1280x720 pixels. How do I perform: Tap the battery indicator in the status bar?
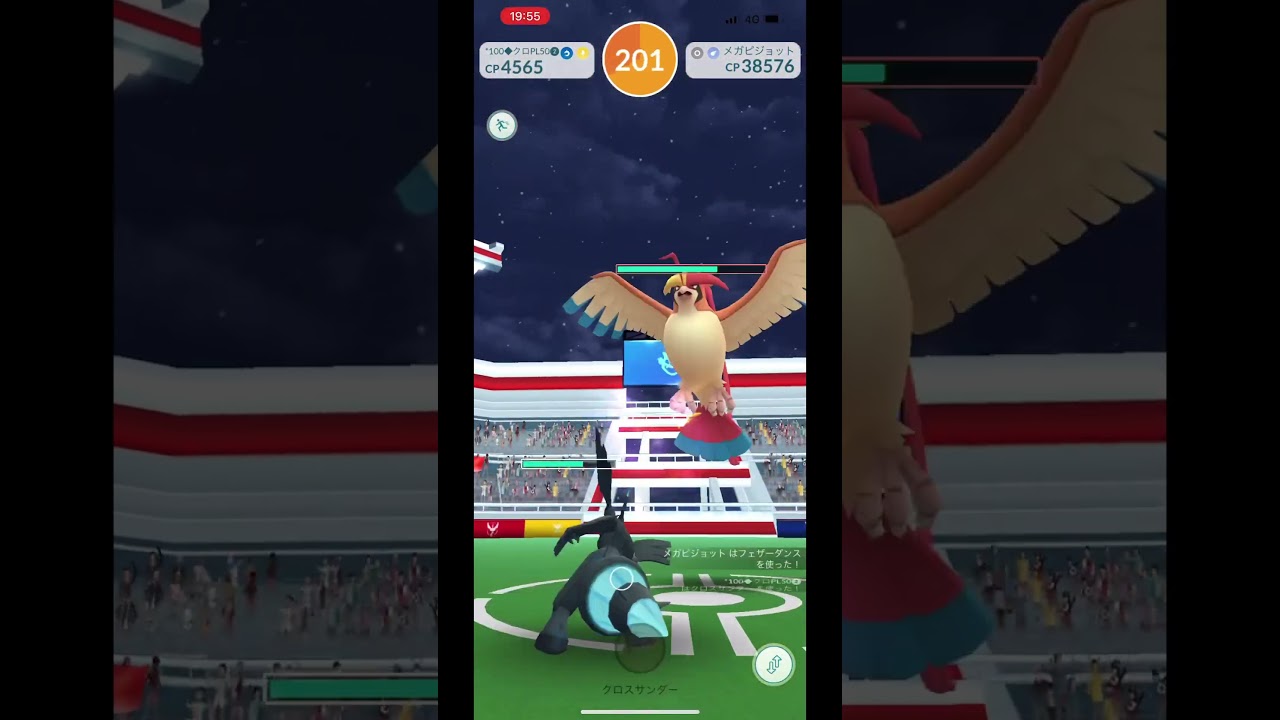(x=772, y=17)
